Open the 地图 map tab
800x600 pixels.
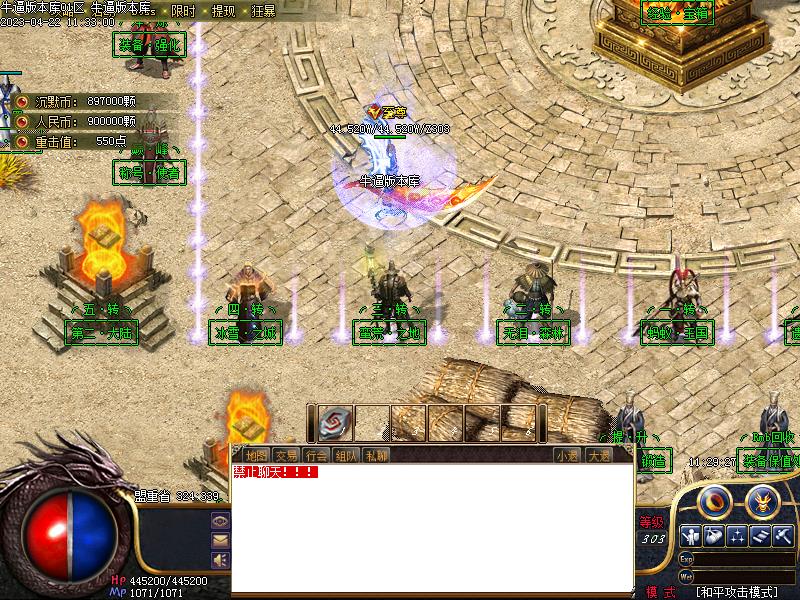tap(255, 456)
